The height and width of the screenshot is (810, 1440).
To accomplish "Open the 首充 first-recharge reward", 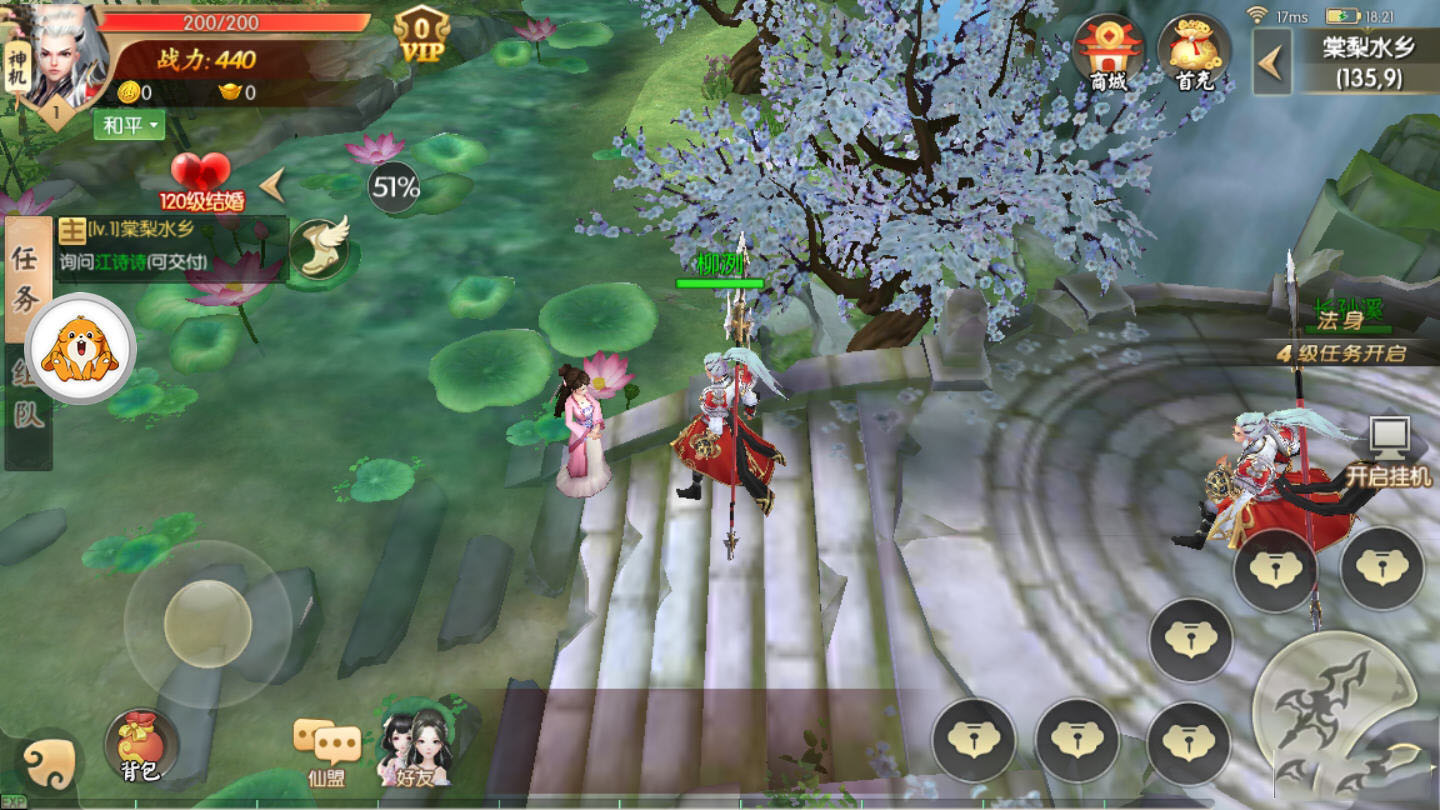I will click(1193, 55).
